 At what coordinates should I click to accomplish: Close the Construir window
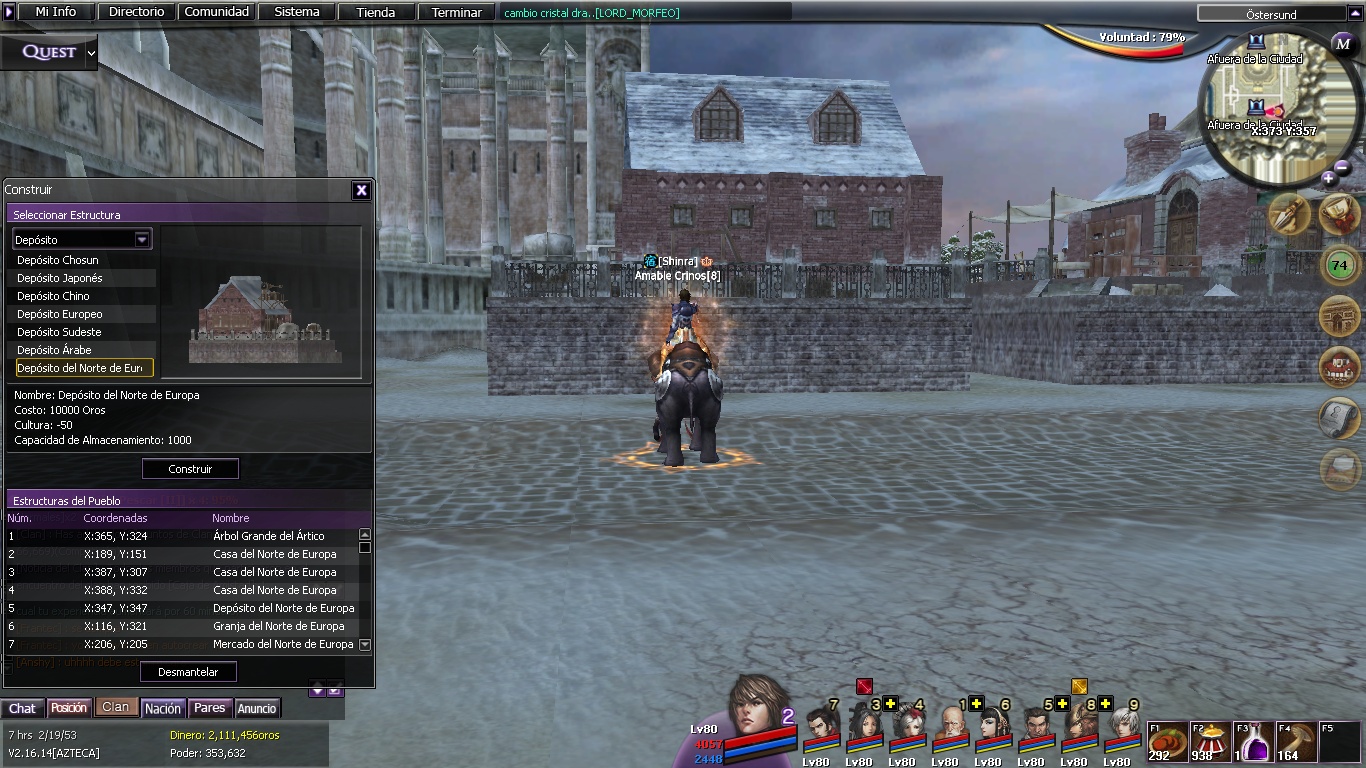point(361,190)
